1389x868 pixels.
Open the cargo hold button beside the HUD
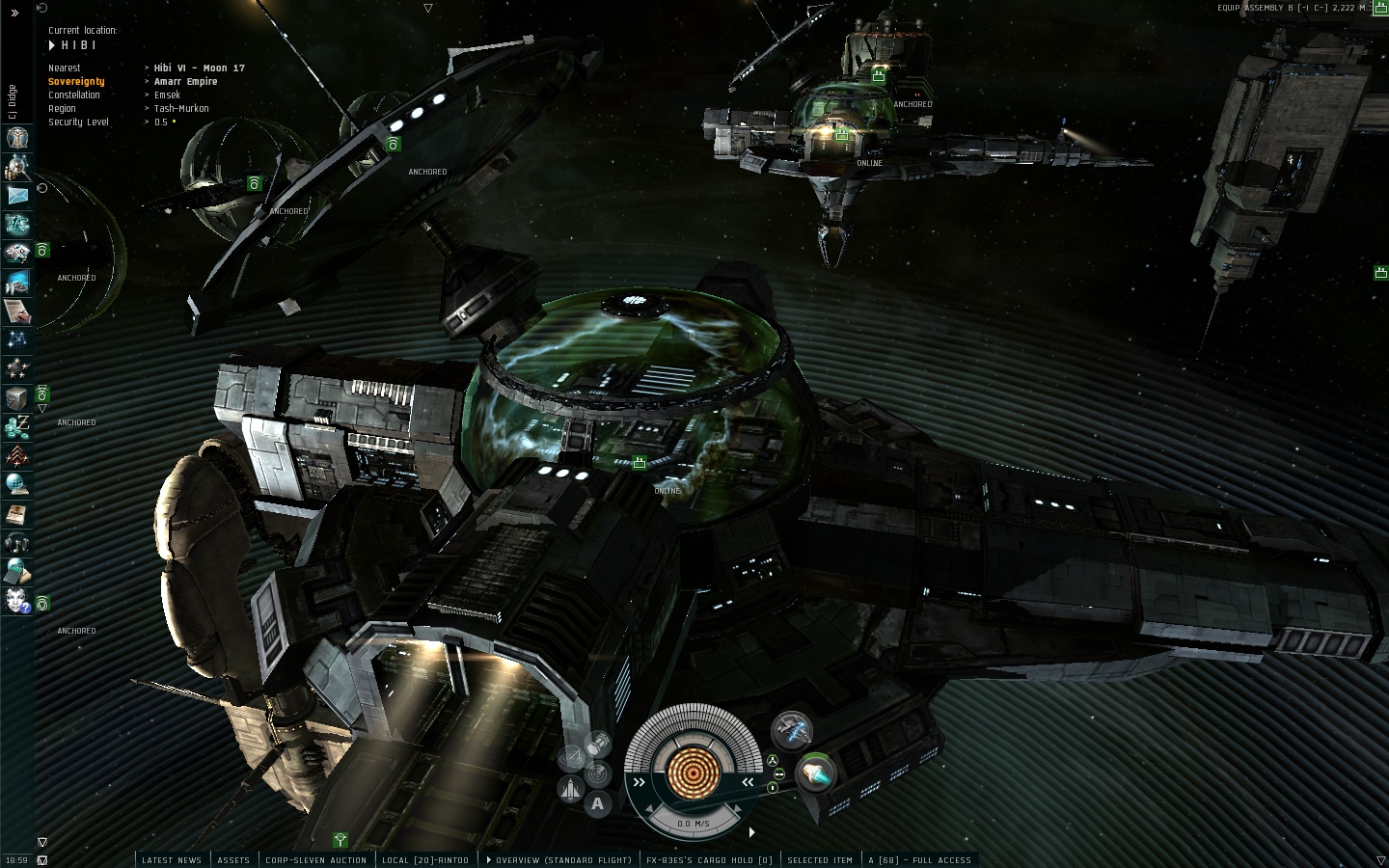[x=598, y=743]
